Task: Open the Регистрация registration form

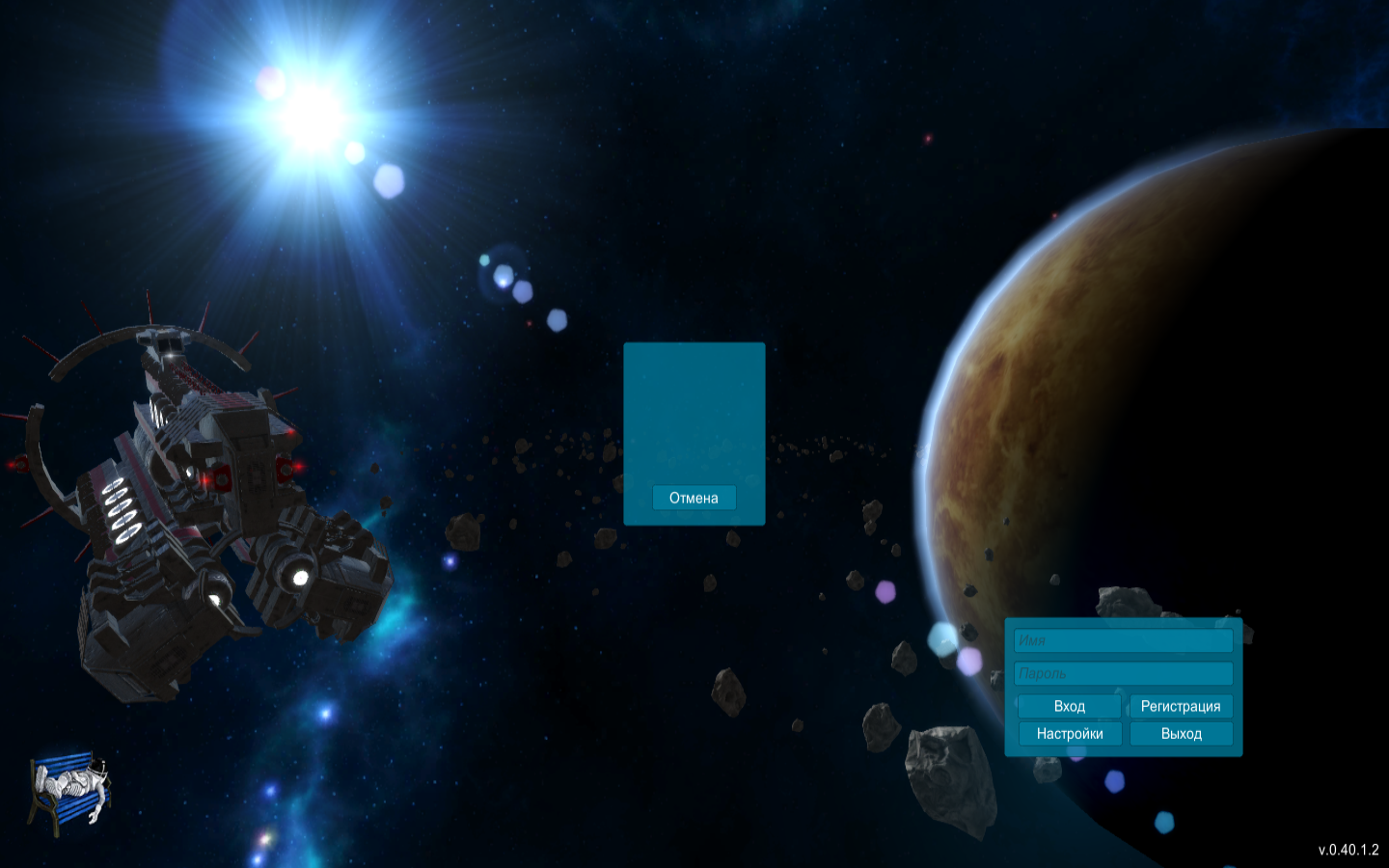Action: coord(1181,706)
